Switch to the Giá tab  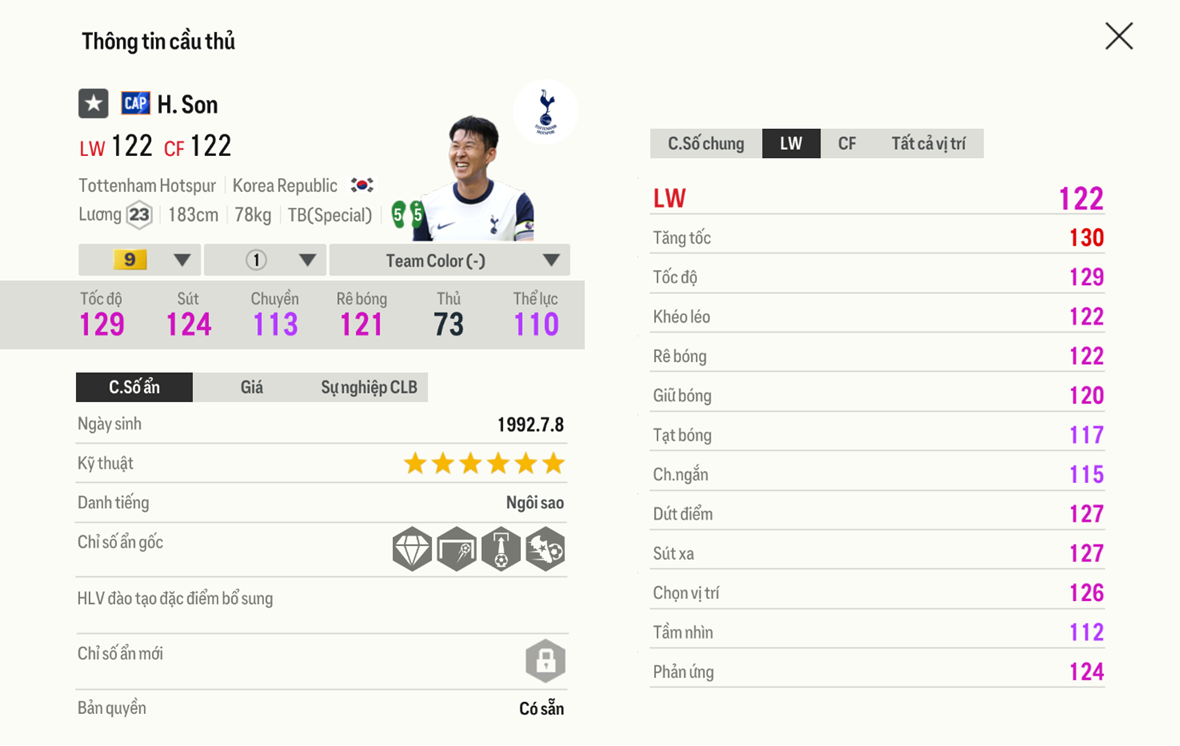point(251,387)
